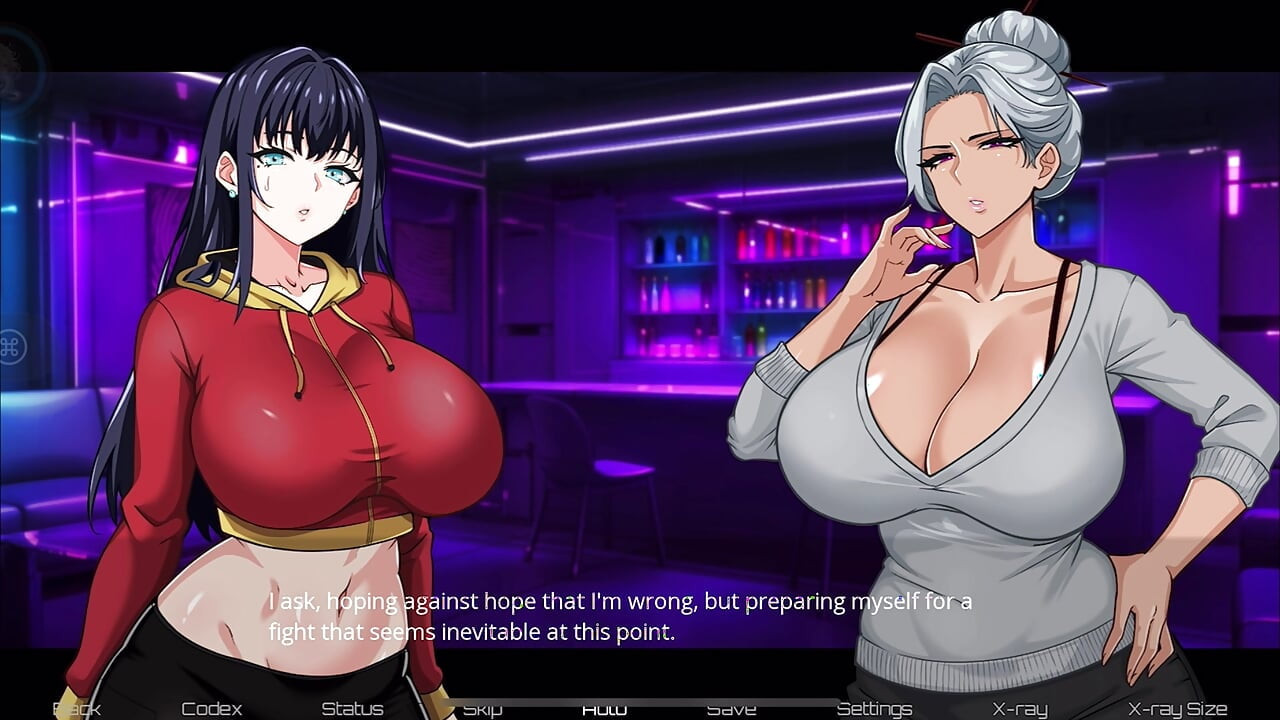Open the Status screen
1280x720 pixels.
click(x=352, y=709)
